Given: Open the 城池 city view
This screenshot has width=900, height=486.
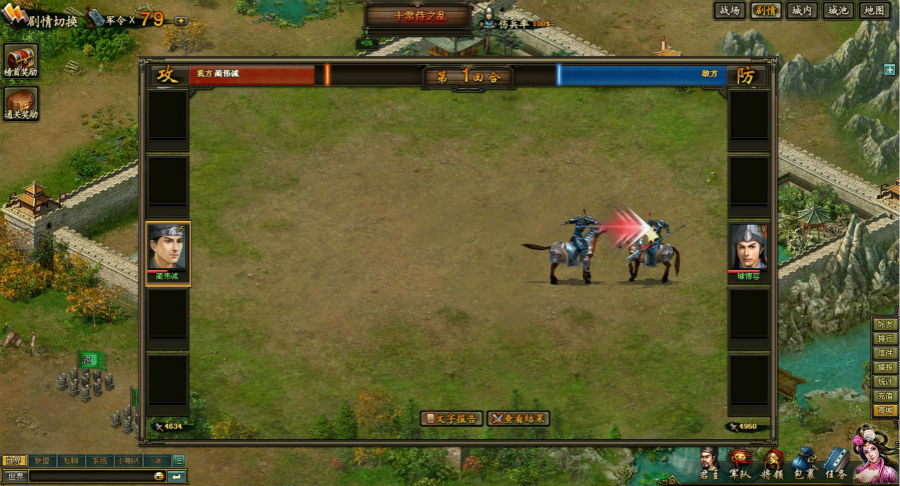Looking at the screenshot, I should coord(836,10).
